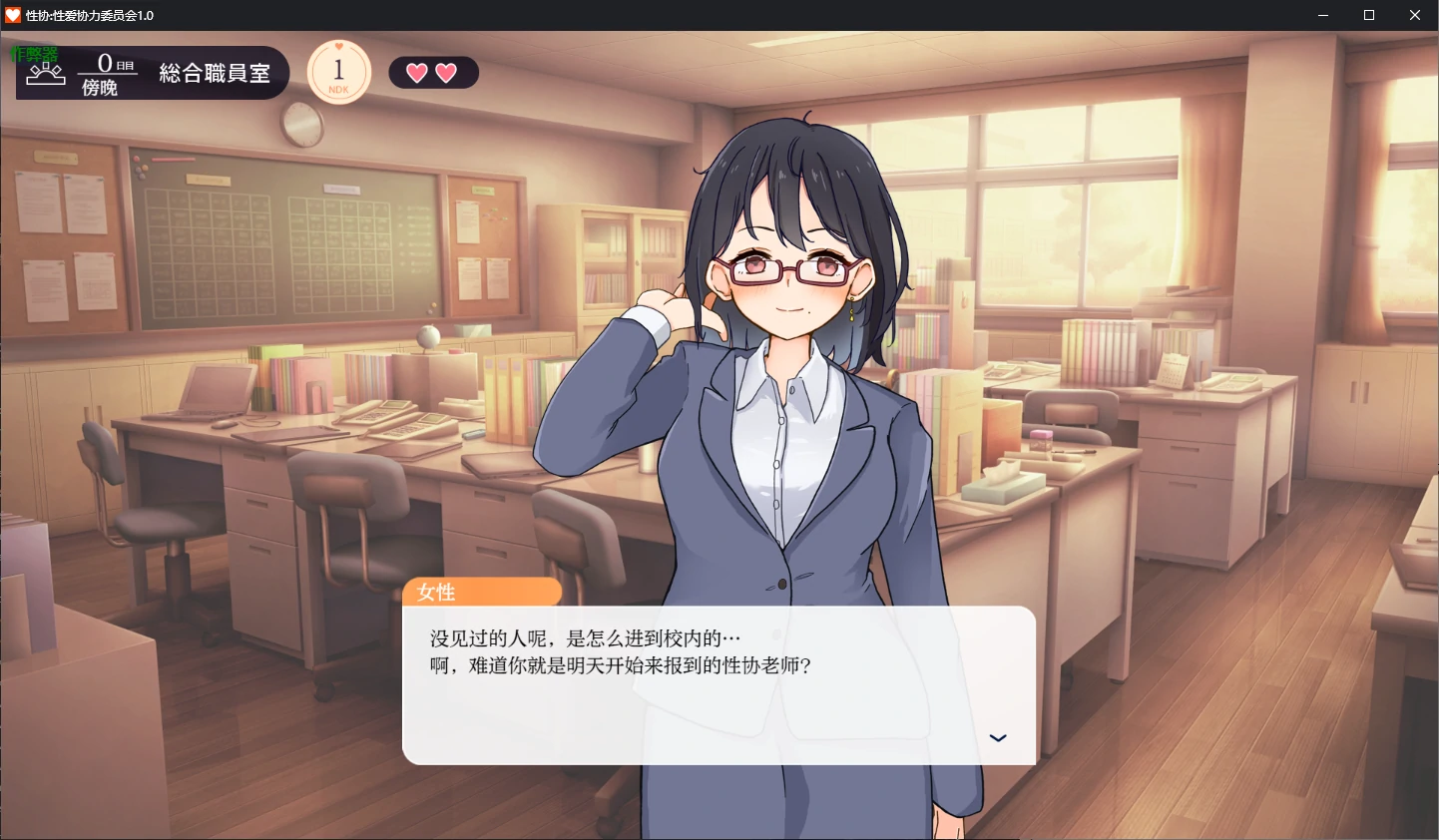Click the affection hearts pill
The image size is (1439, 840).
click(x=433, y=72)
